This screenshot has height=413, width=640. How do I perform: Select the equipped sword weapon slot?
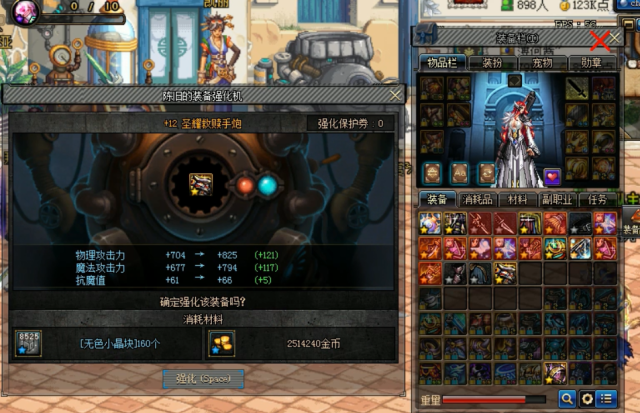578,88
